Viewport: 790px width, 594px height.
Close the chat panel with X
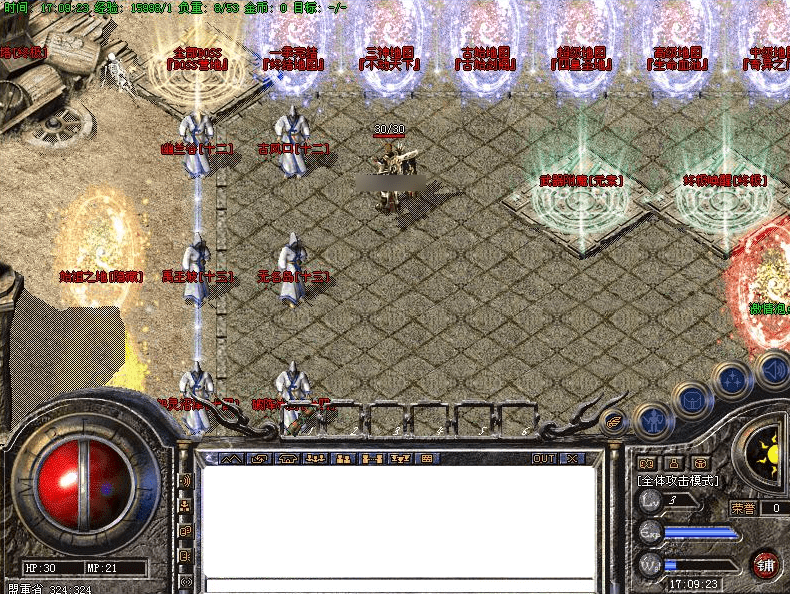coord(572,459)
